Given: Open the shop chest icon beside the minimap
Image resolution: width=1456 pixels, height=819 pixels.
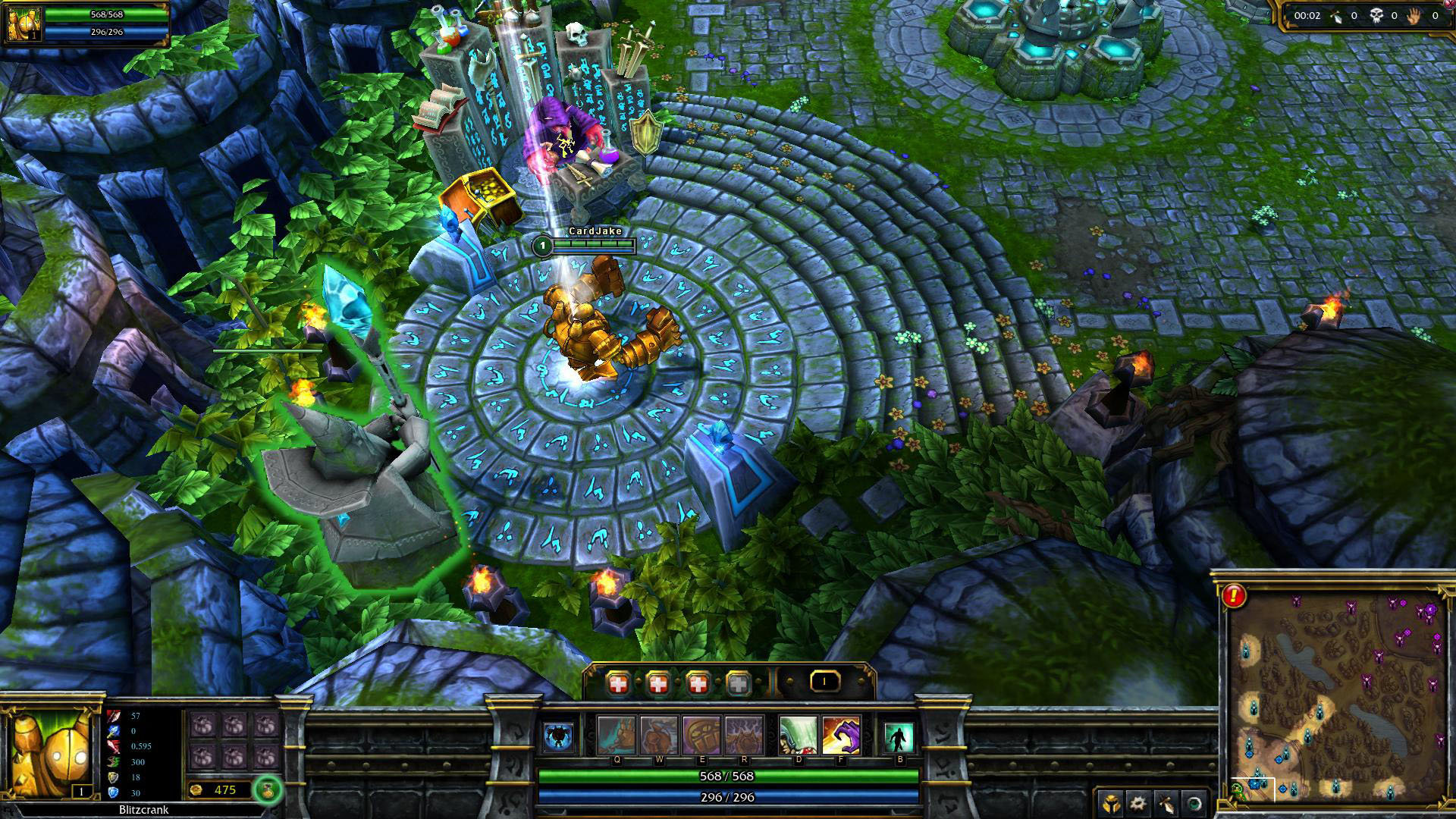Looking at the screenshot, I should (1111, 803).
